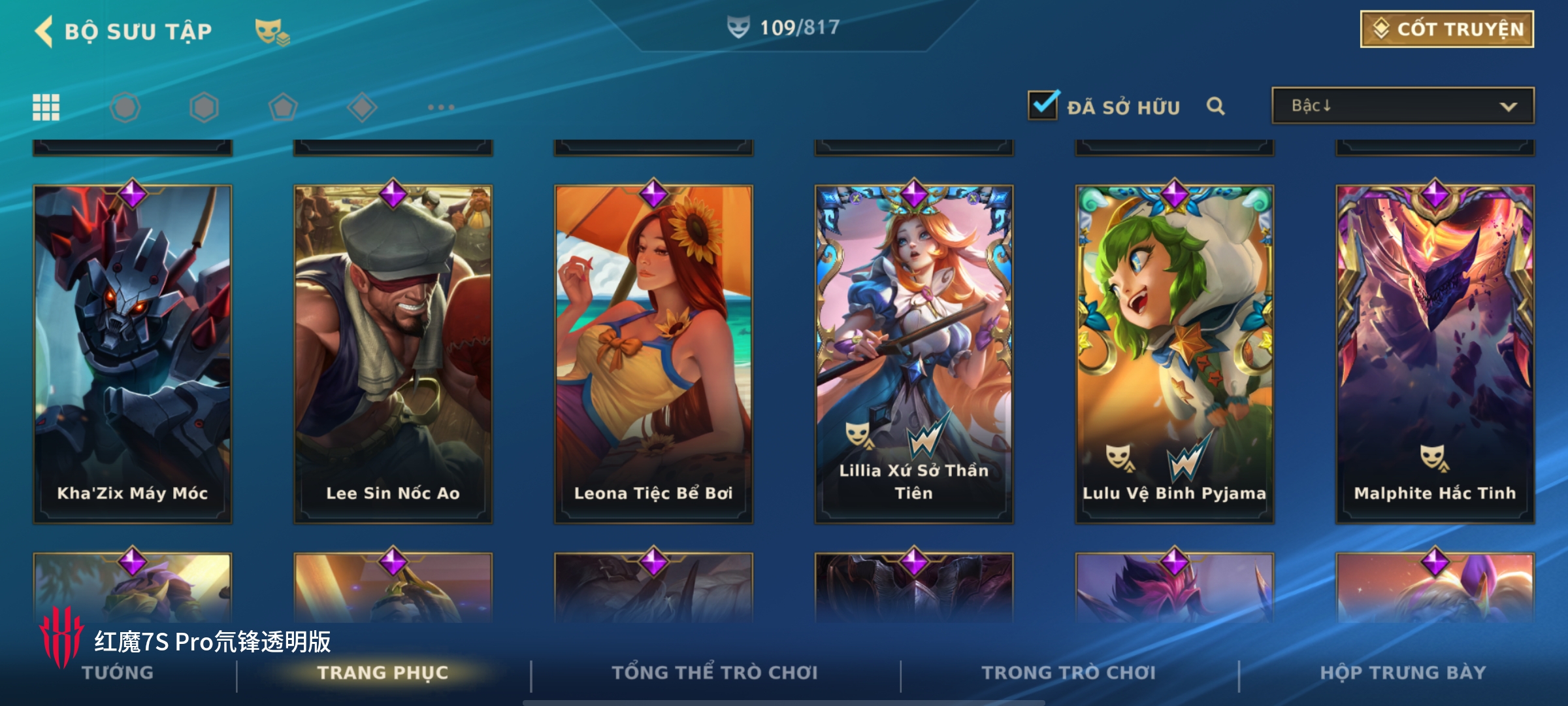Show all skins with grid filter
This screenshot has width=1568, height=706.
[46, 107]
